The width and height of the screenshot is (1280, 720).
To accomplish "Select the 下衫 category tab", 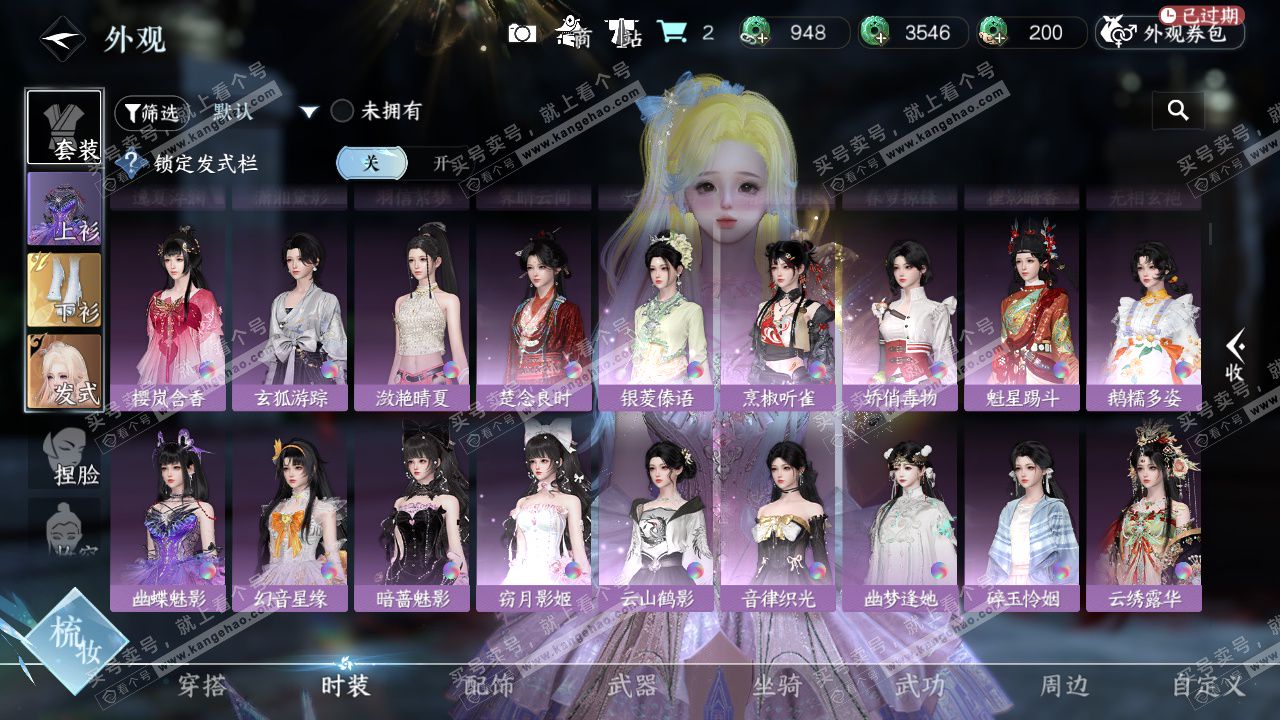I will (64, 290).
